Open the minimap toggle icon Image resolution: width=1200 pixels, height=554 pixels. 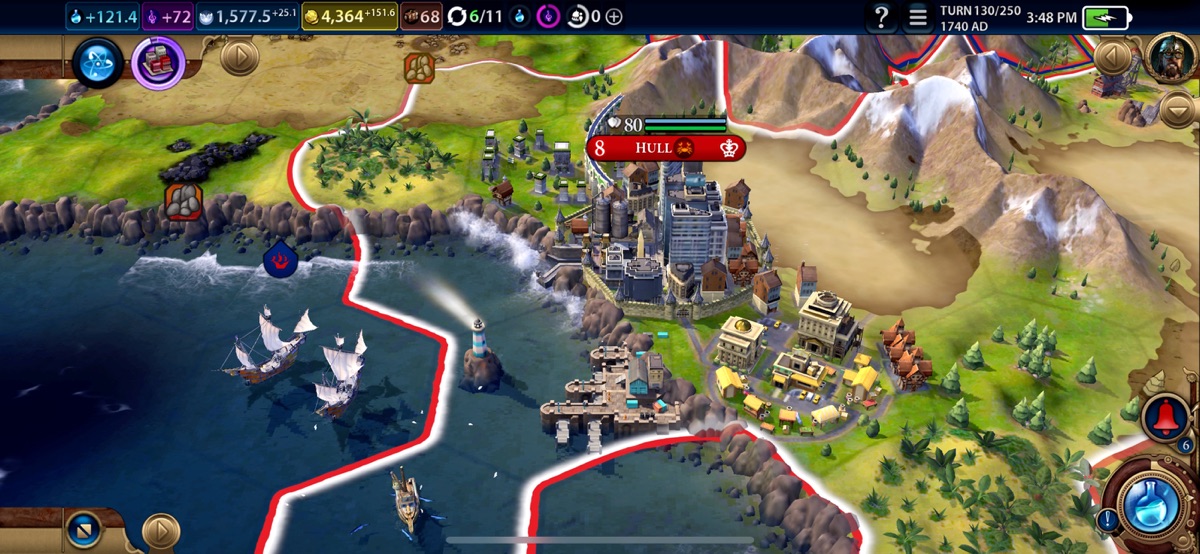pyautogui.click(x=83, y=530)
